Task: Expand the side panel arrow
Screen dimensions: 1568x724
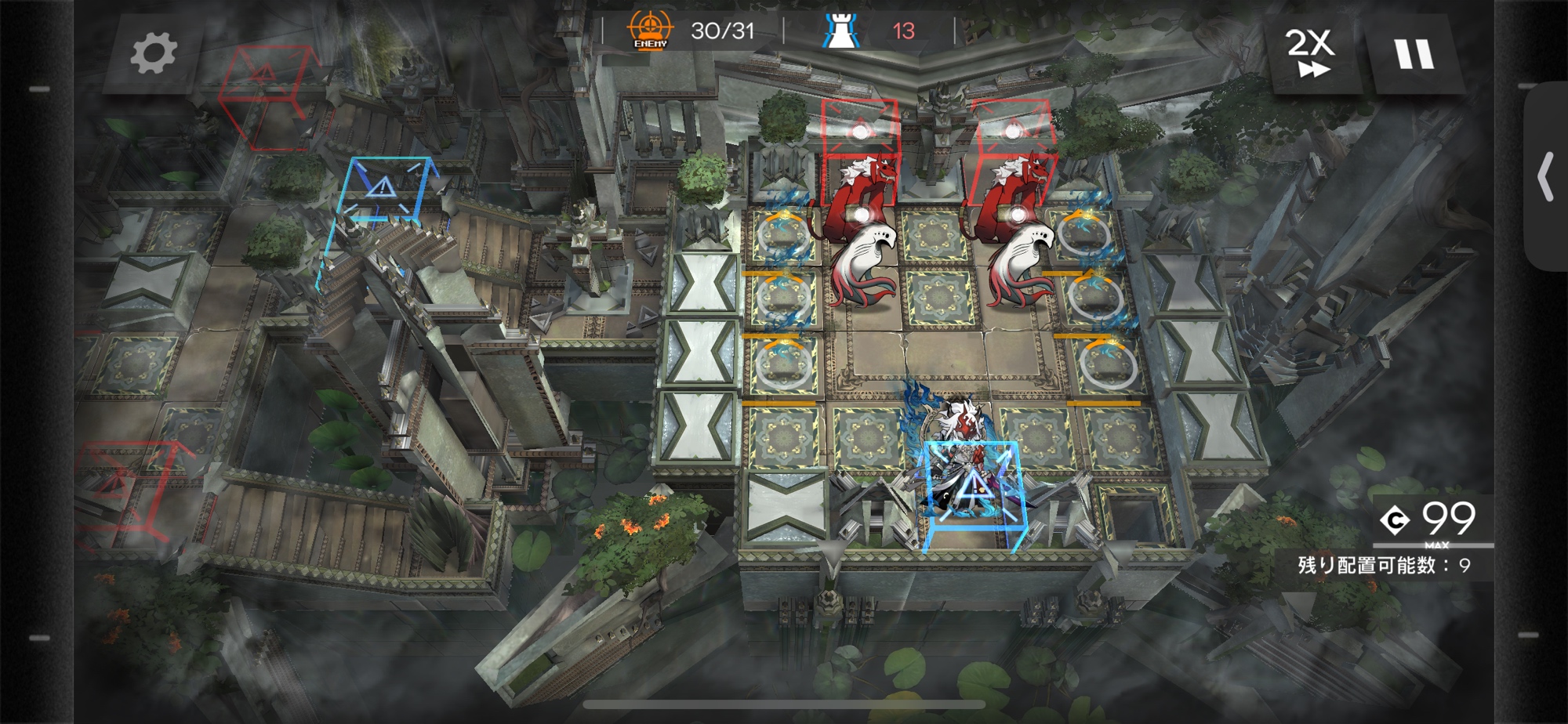Action: [x=1545, y=178]
